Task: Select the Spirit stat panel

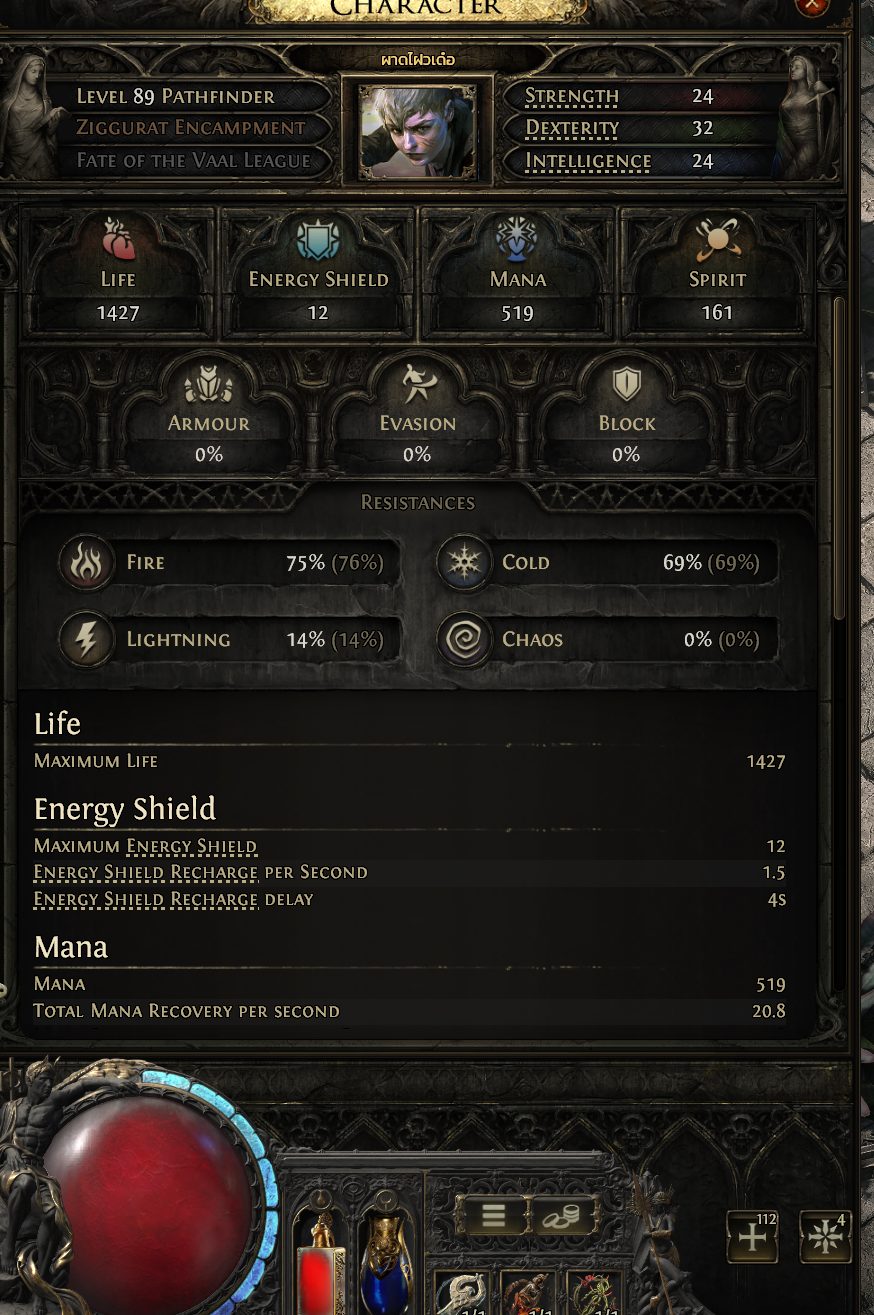Action: click(x=717, y=272)
